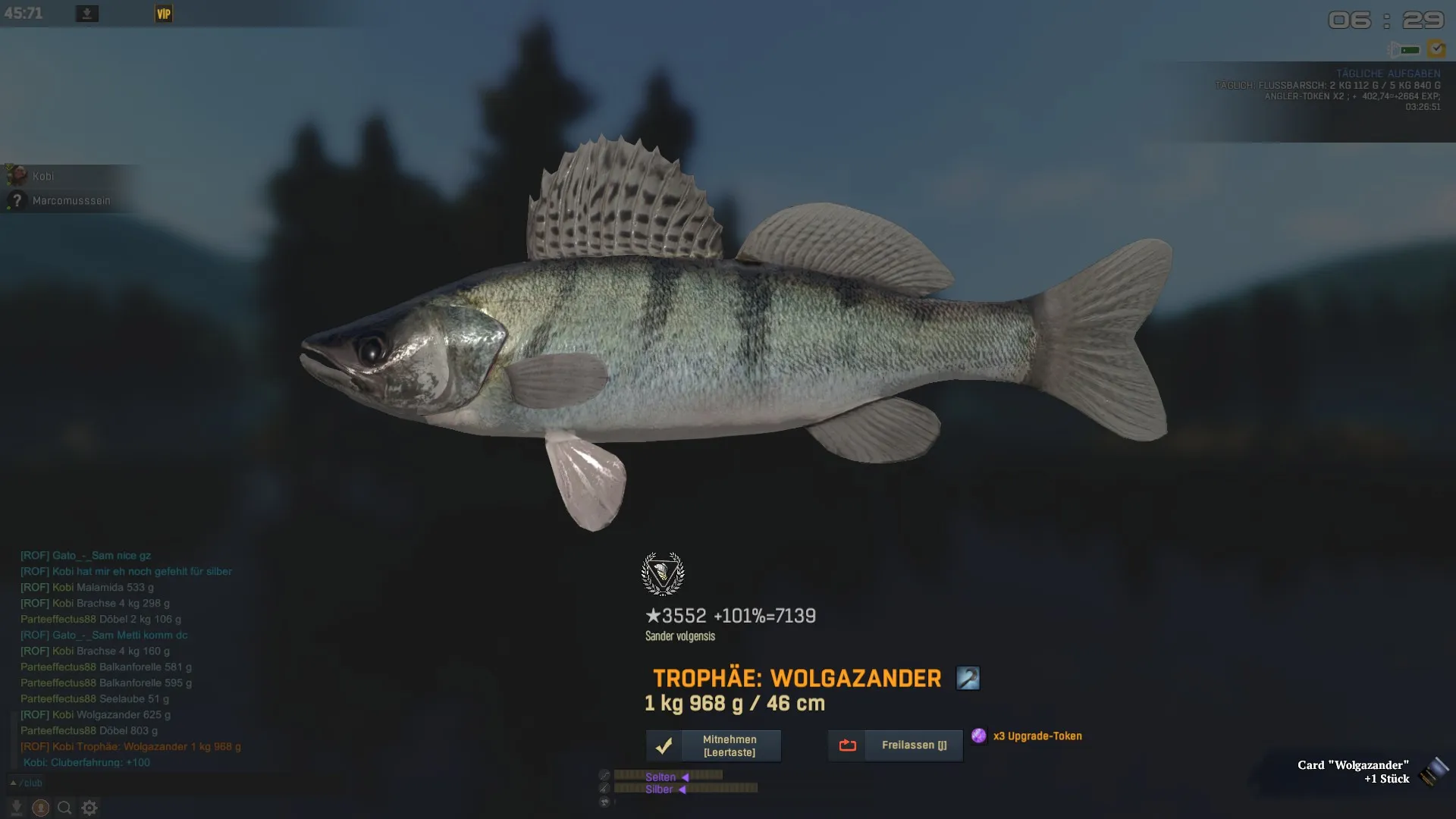The image size is (1456, 819).
Task: Open the daily tasks tracker (Tägliche Aufgaben)
Action: pos(1388,74)
